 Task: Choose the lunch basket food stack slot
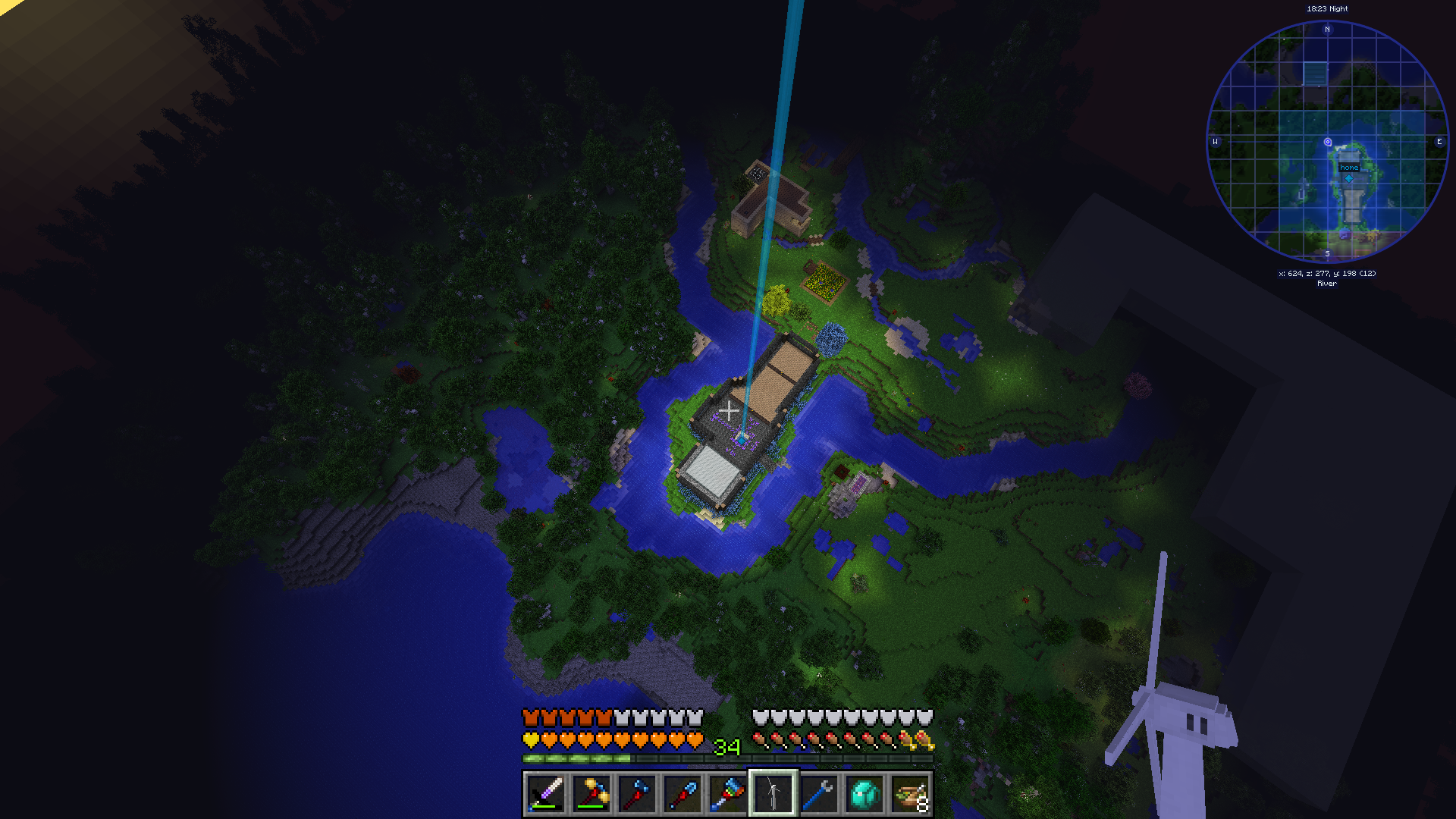[910, 794]
